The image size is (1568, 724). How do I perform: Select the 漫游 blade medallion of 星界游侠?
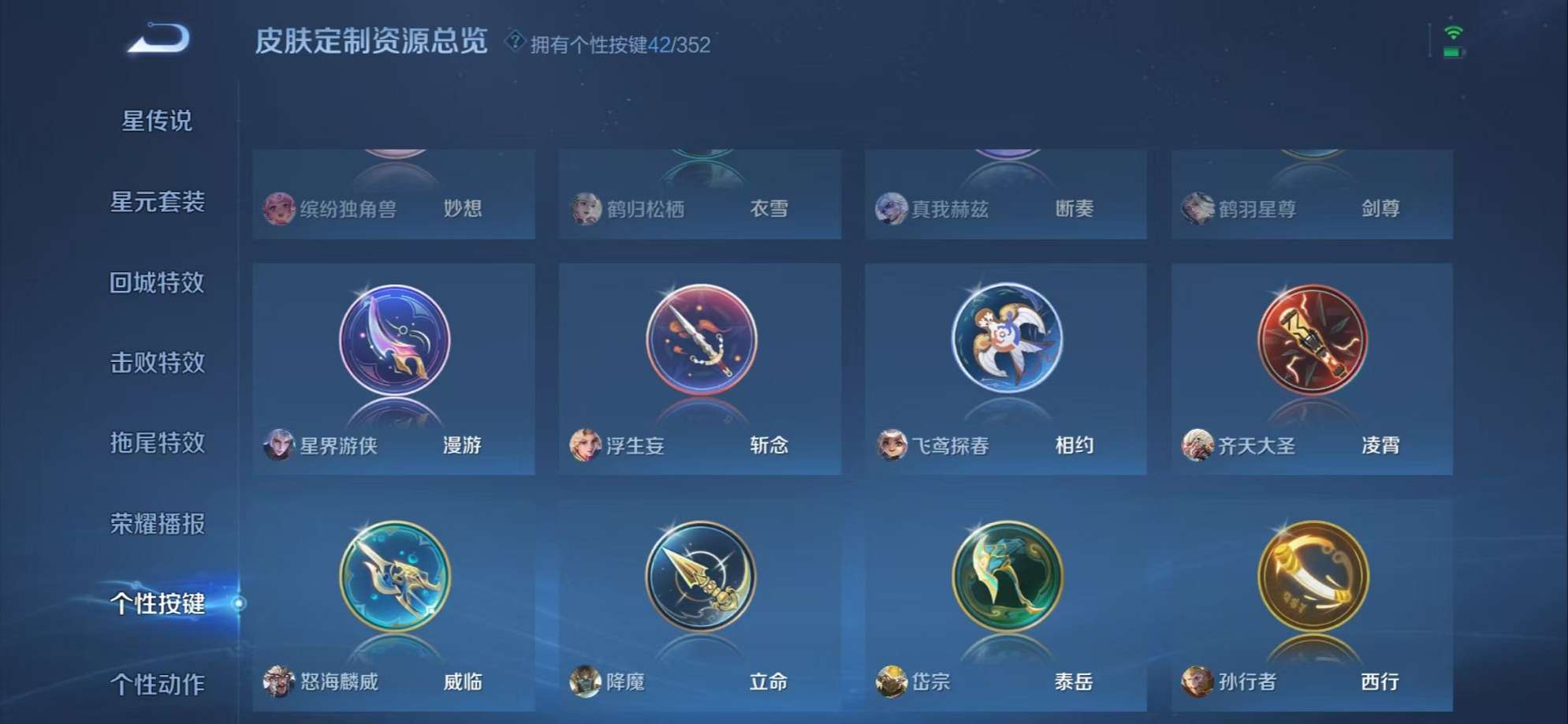[393, 341]
